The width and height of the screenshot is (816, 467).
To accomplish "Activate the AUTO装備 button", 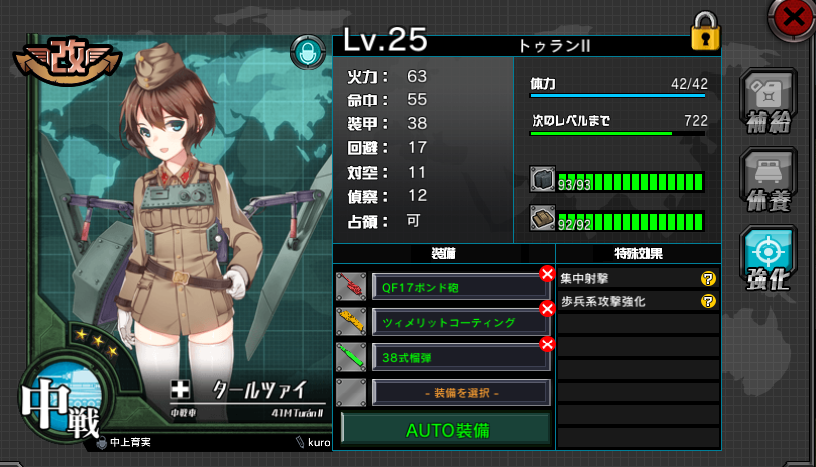I will pos(445,429).
